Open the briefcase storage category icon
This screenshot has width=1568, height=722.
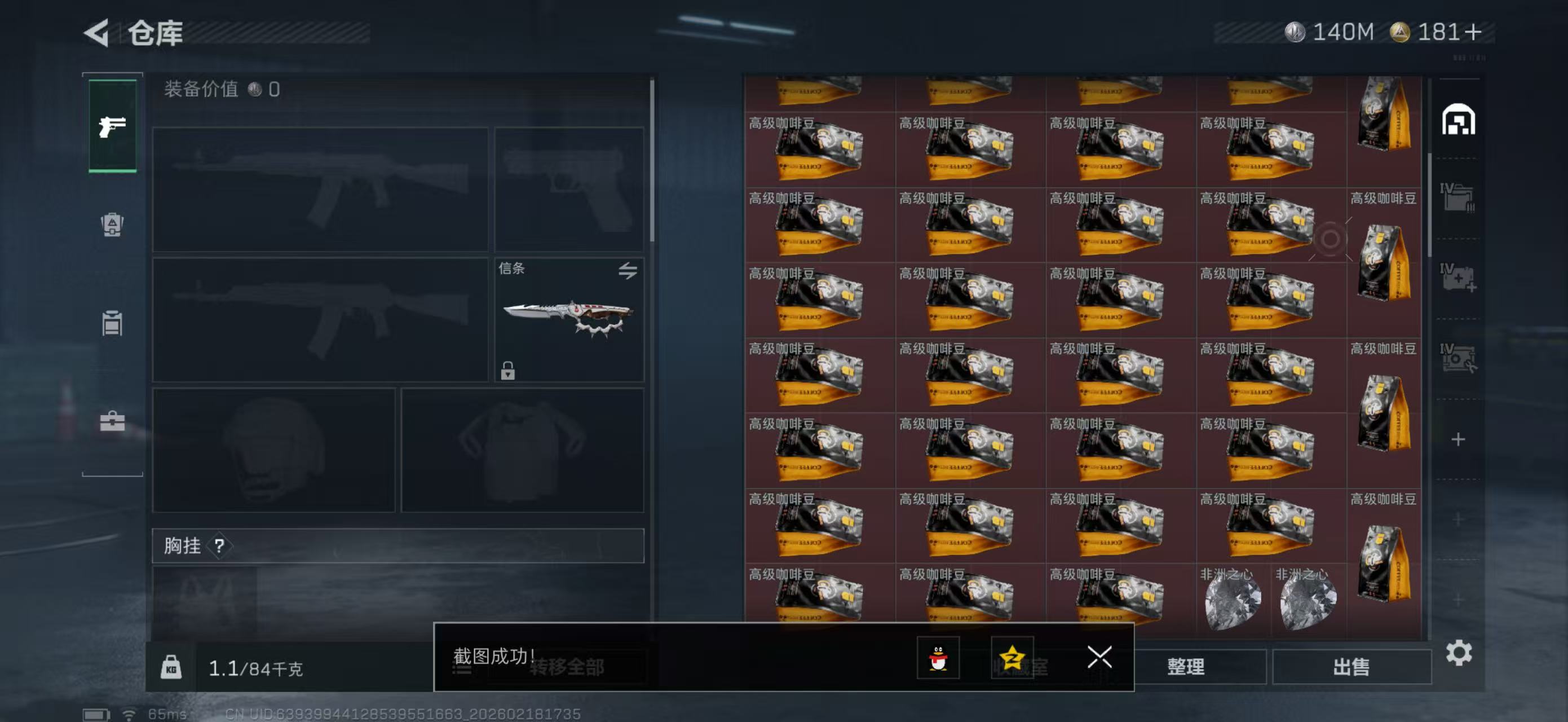(x=112, y=422)
